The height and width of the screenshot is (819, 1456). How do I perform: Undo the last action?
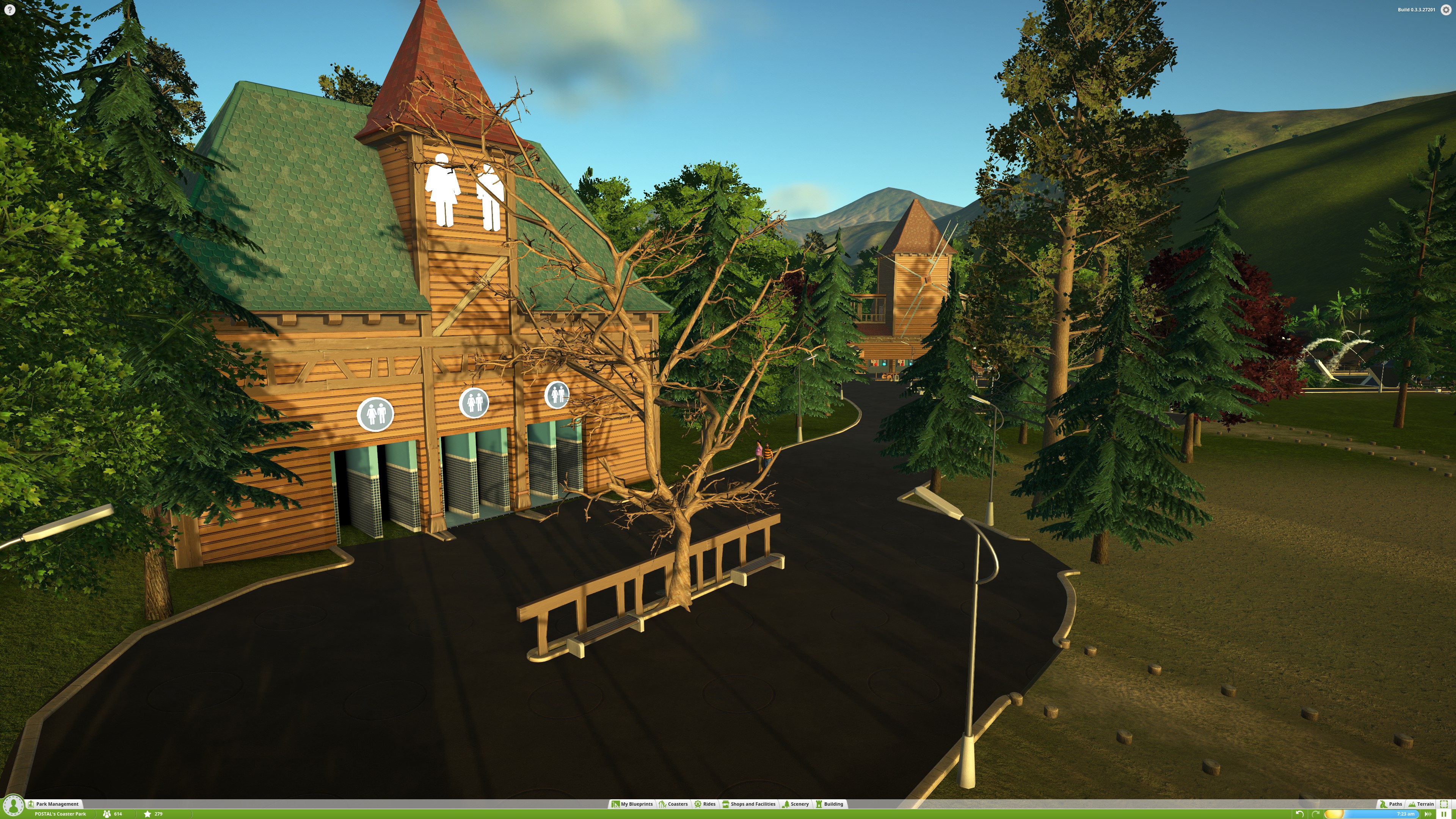click(x=1299, y=814)
